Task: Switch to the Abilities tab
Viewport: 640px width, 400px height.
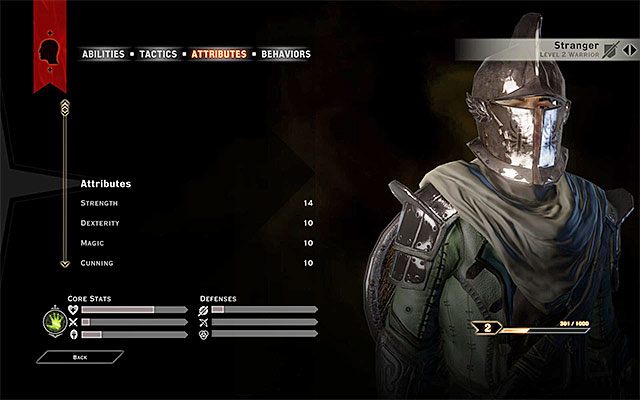Action: (x=103, y=54)
